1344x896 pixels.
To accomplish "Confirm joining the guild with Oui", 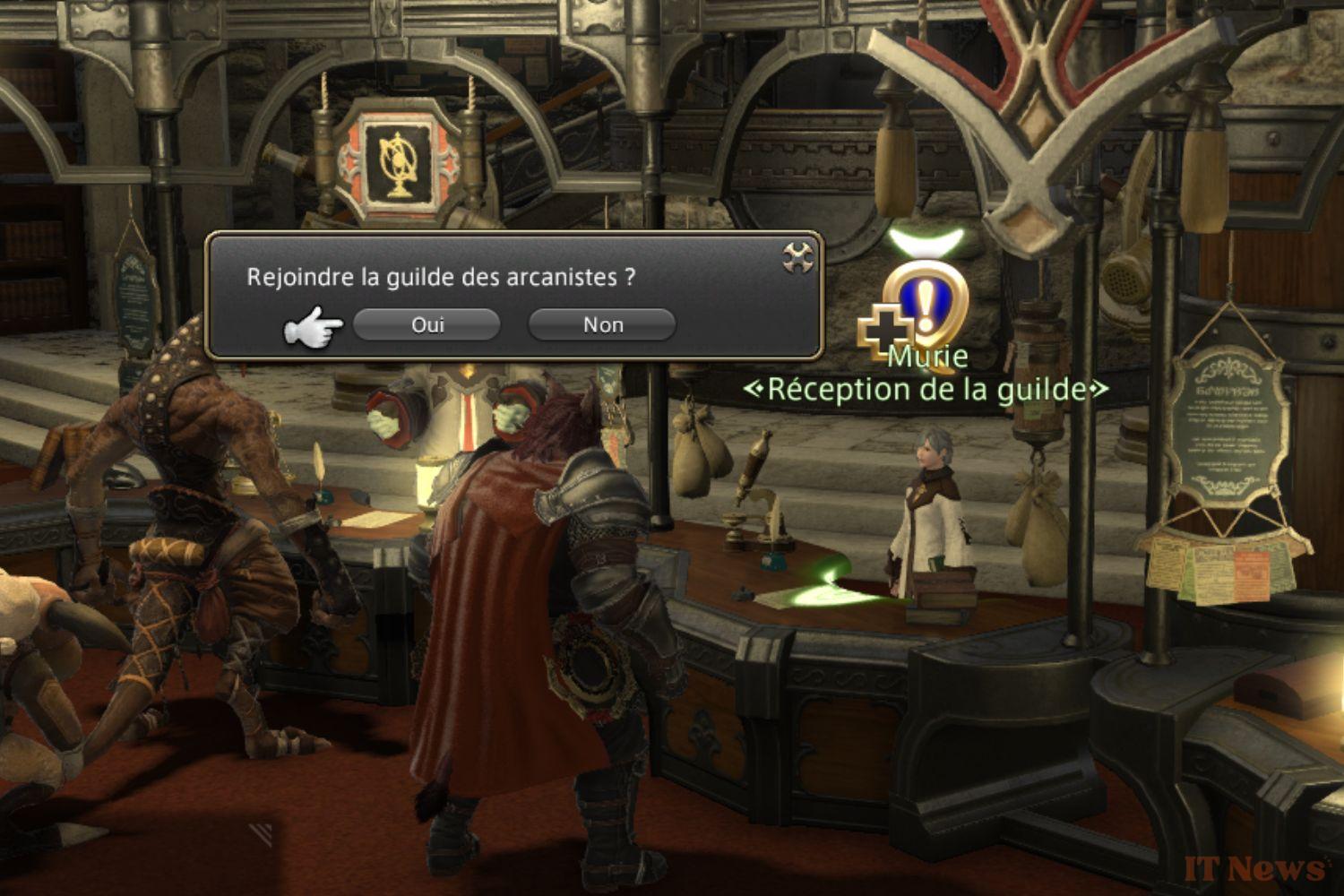I will (x=426, y=324).
